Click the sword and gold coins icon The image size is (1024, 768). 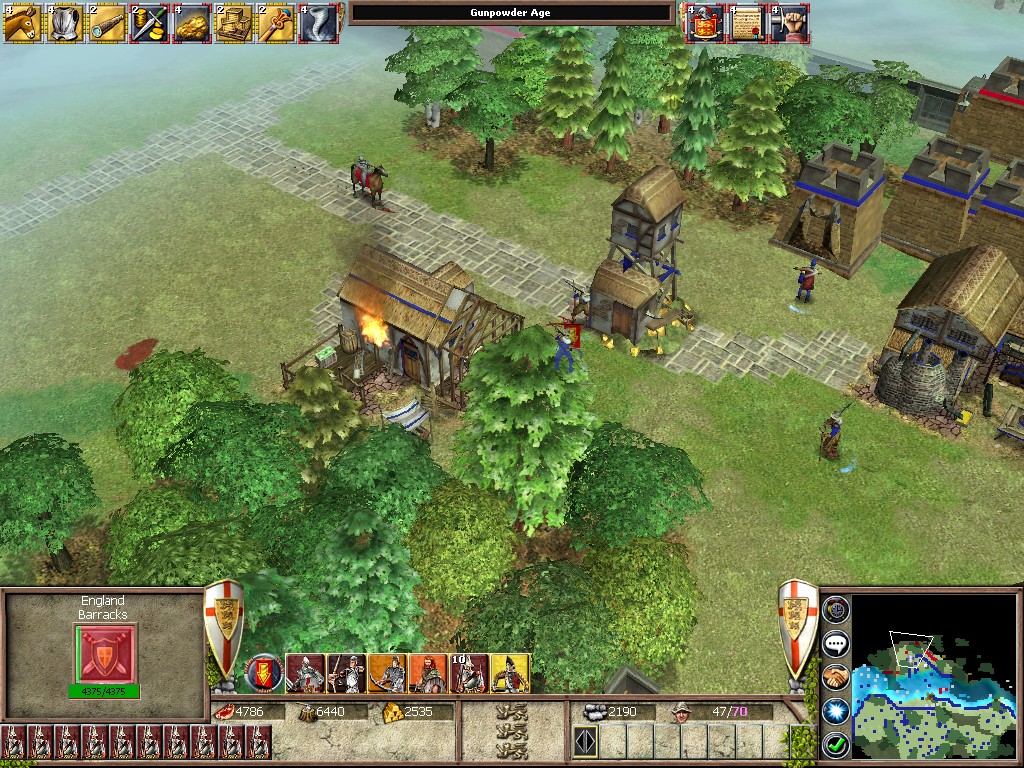click(148, 23)
